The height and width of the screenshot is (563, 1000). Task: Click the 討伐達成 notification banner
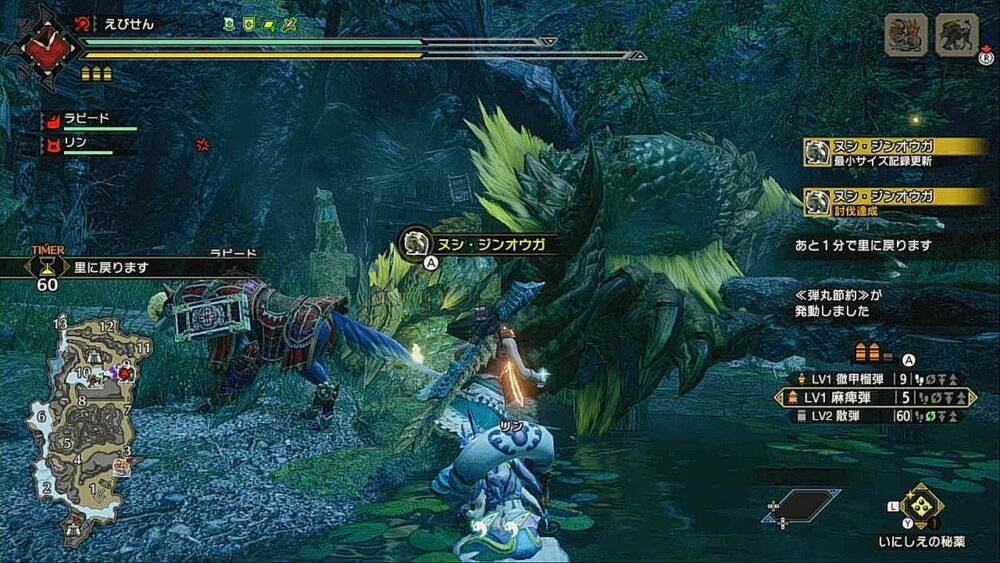coord(897,200)
